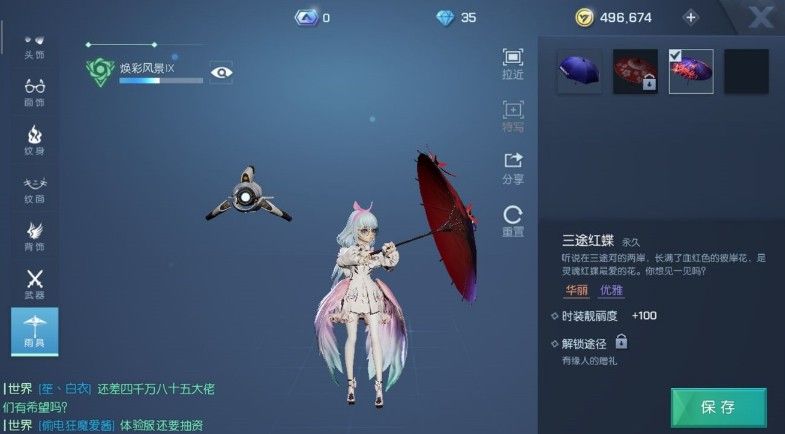Add more gold coins with plus button
This screenshot has width=785, height=434.
point(690,17)
